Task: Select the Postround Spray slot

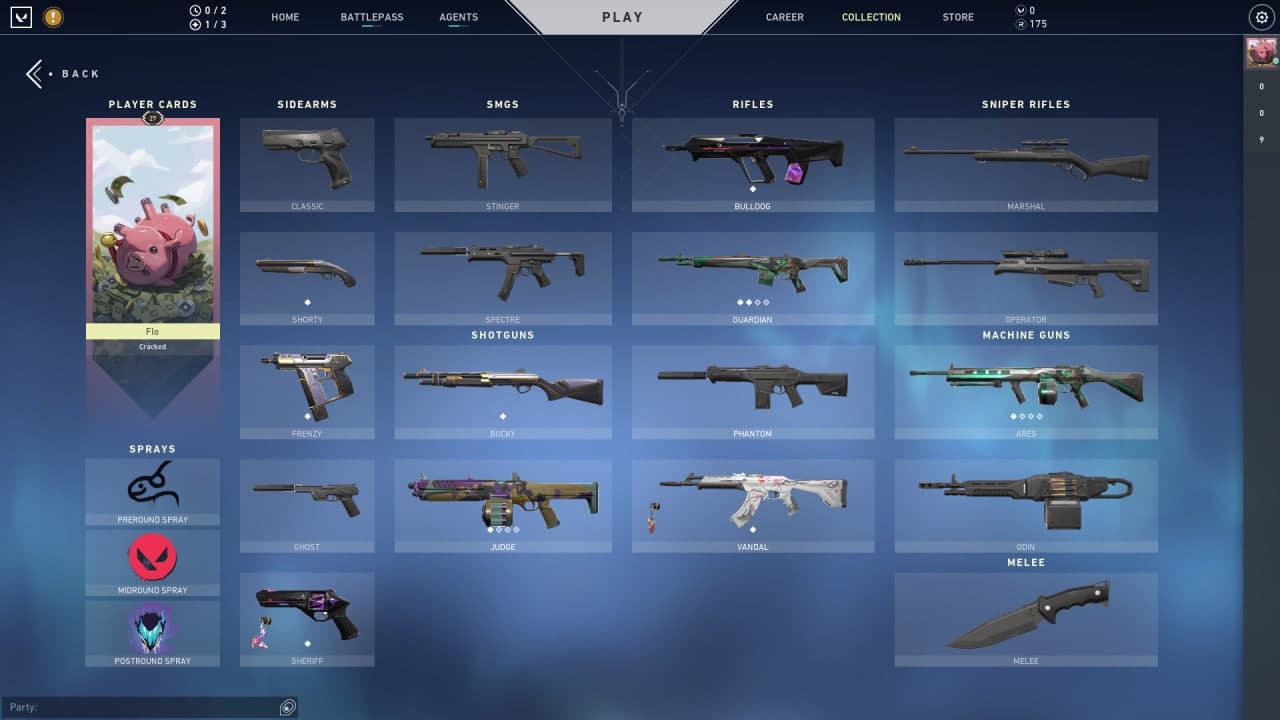Action: click(152, 630)
